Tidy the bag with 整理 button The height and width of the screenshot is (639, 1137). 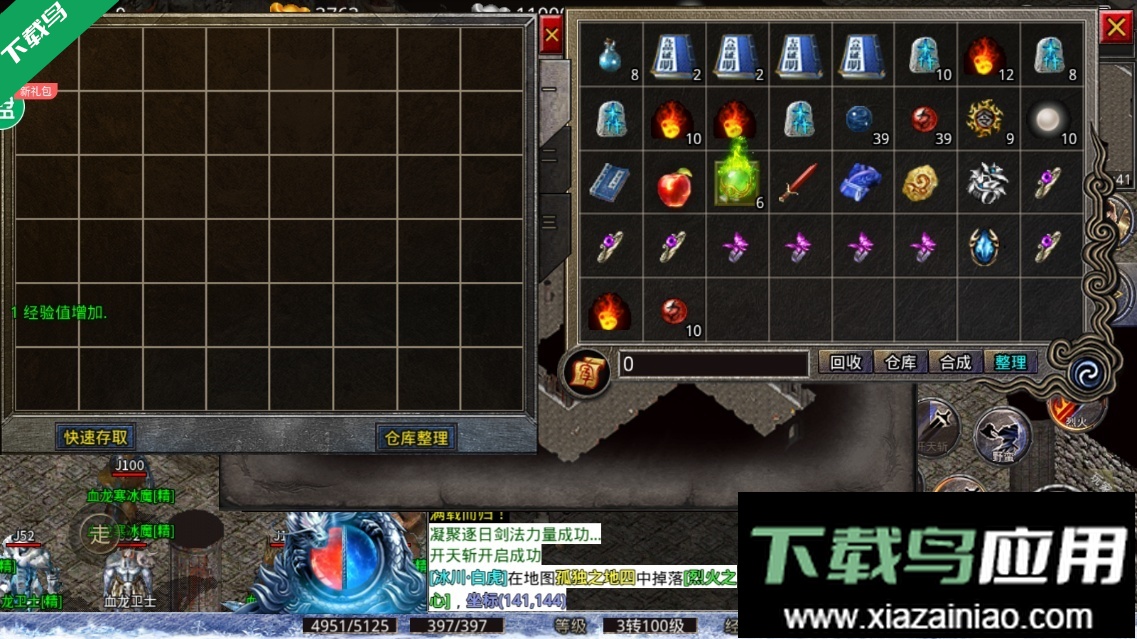1010,362
